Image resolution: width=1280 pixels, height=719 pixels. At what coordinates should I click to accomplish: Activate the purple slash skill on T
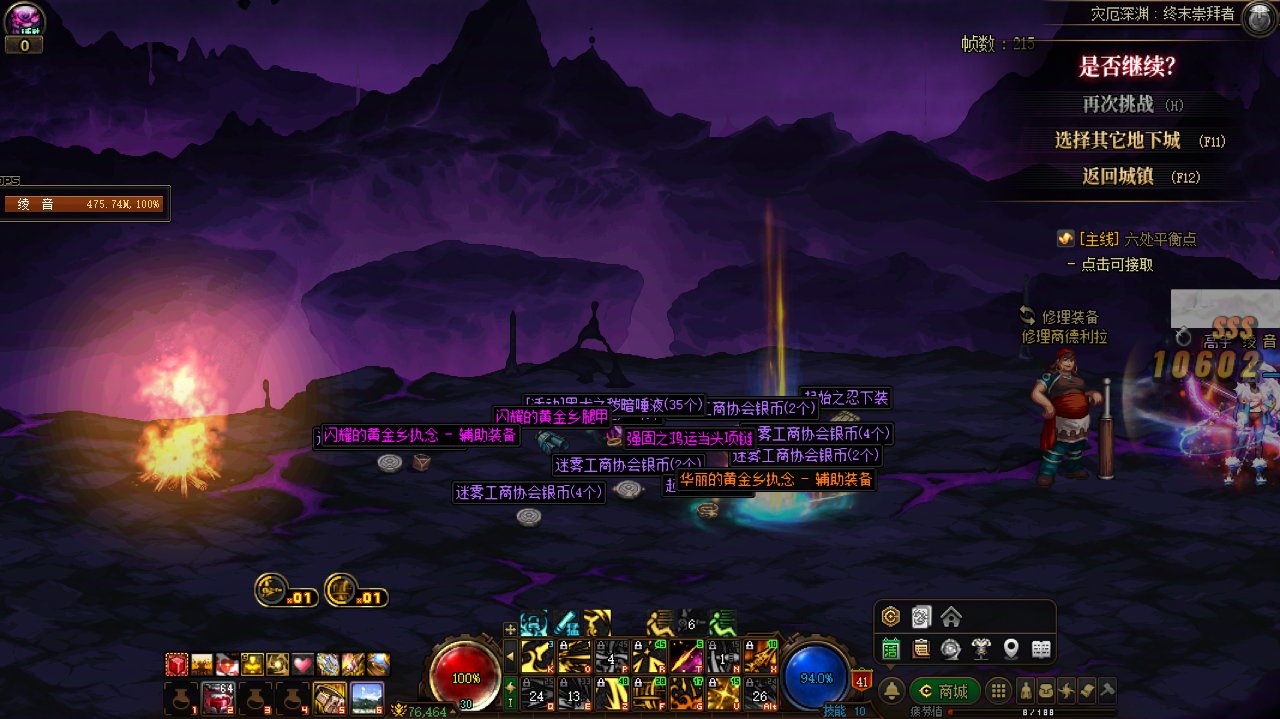click(688, 656)
